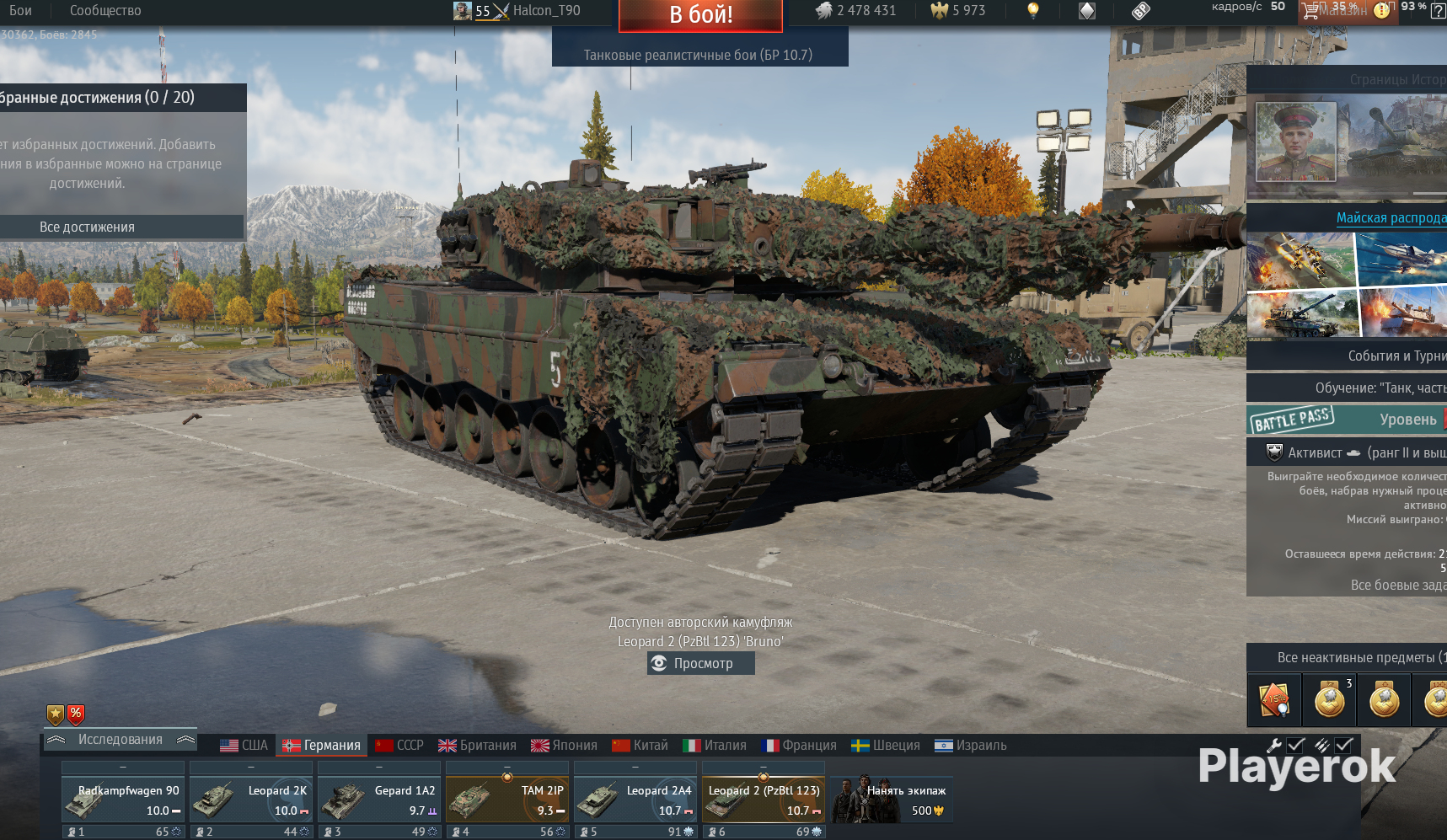Open the Магазин shopping cart icon

1311,11
